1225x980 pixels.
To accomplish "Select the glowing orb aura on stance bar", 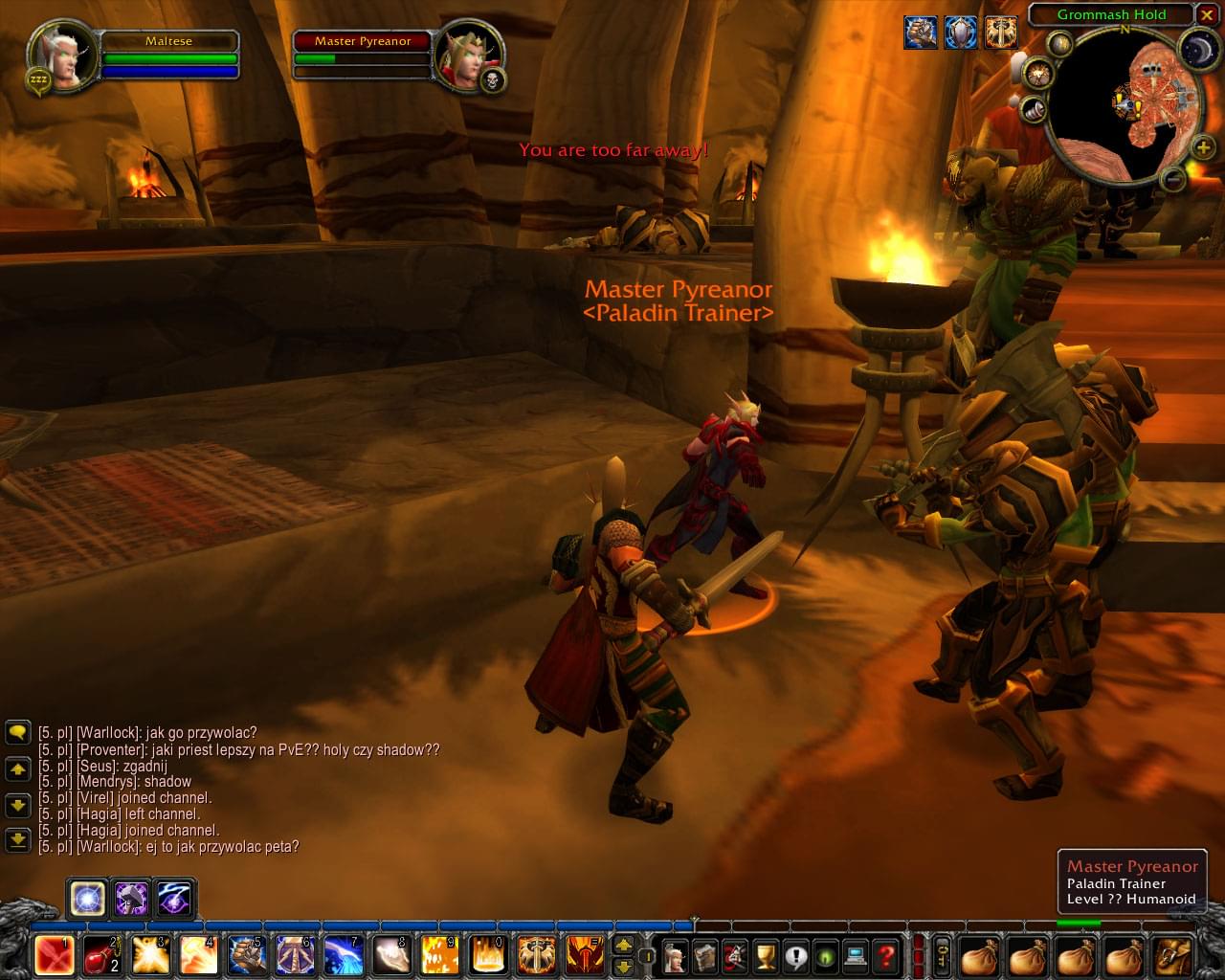I will 87,899.
